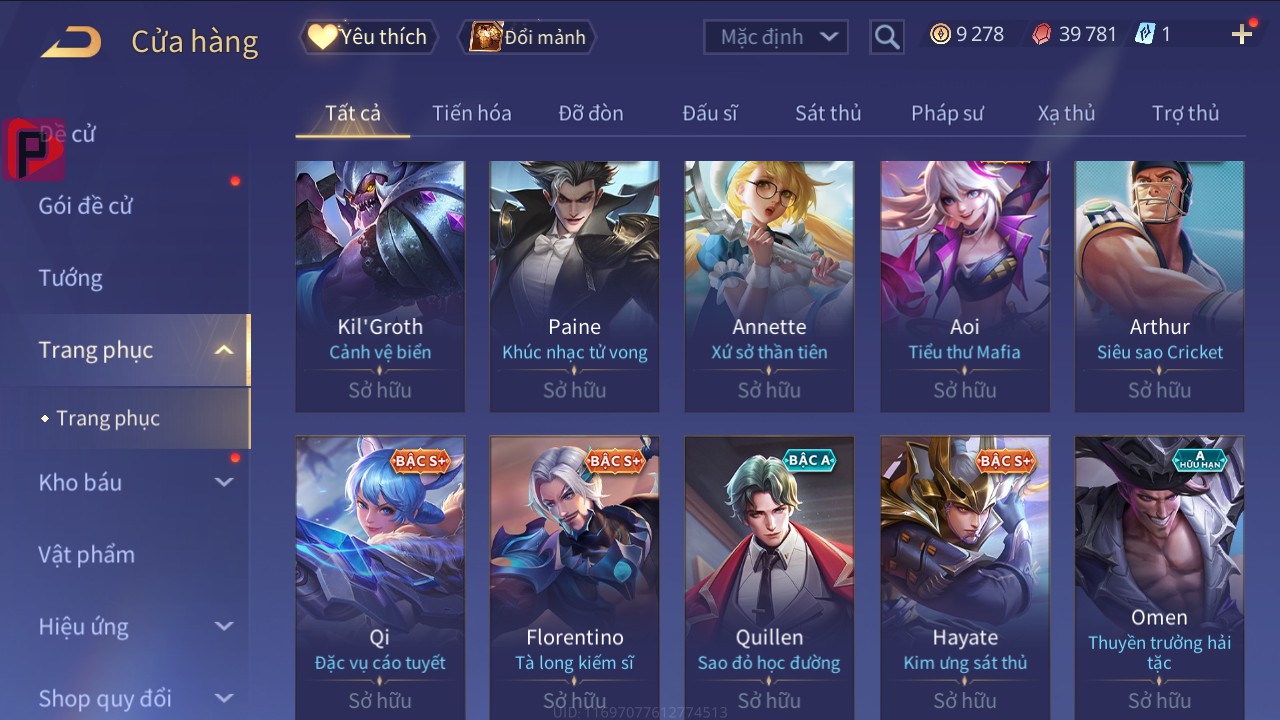Filter skins by Sát thủ
This screenshot has width=1280, height=720.
(827, 113)
